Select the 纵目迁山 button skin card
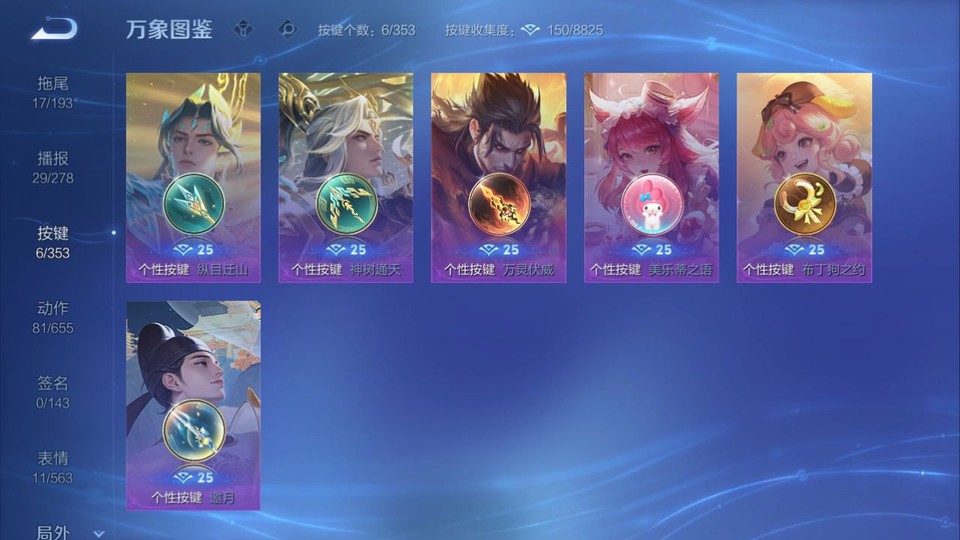The height and width of the screenshot is (540, 960). coord(193,178)
